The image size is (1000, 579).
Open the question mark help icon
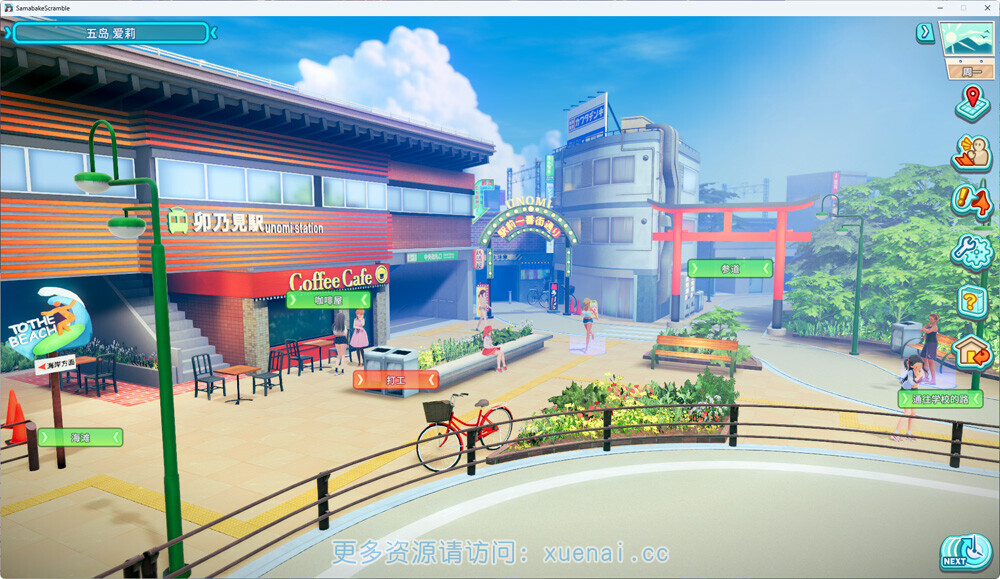(971, 300)
